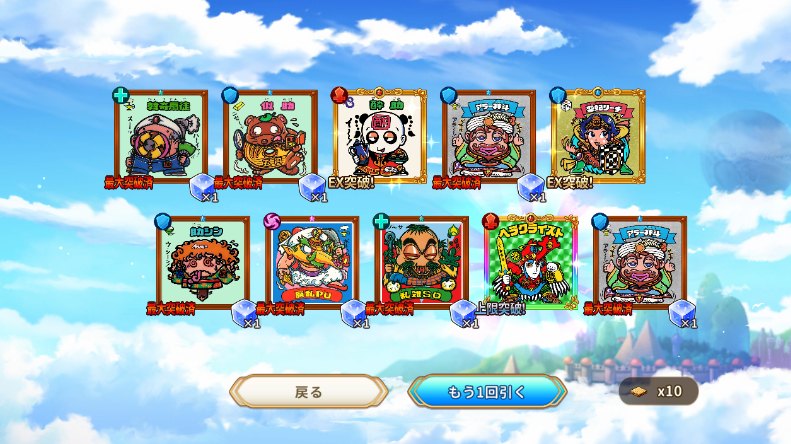
Task: Draw again with the もう1回引く button
Action: pyautogui.click(x=487, y=391)
